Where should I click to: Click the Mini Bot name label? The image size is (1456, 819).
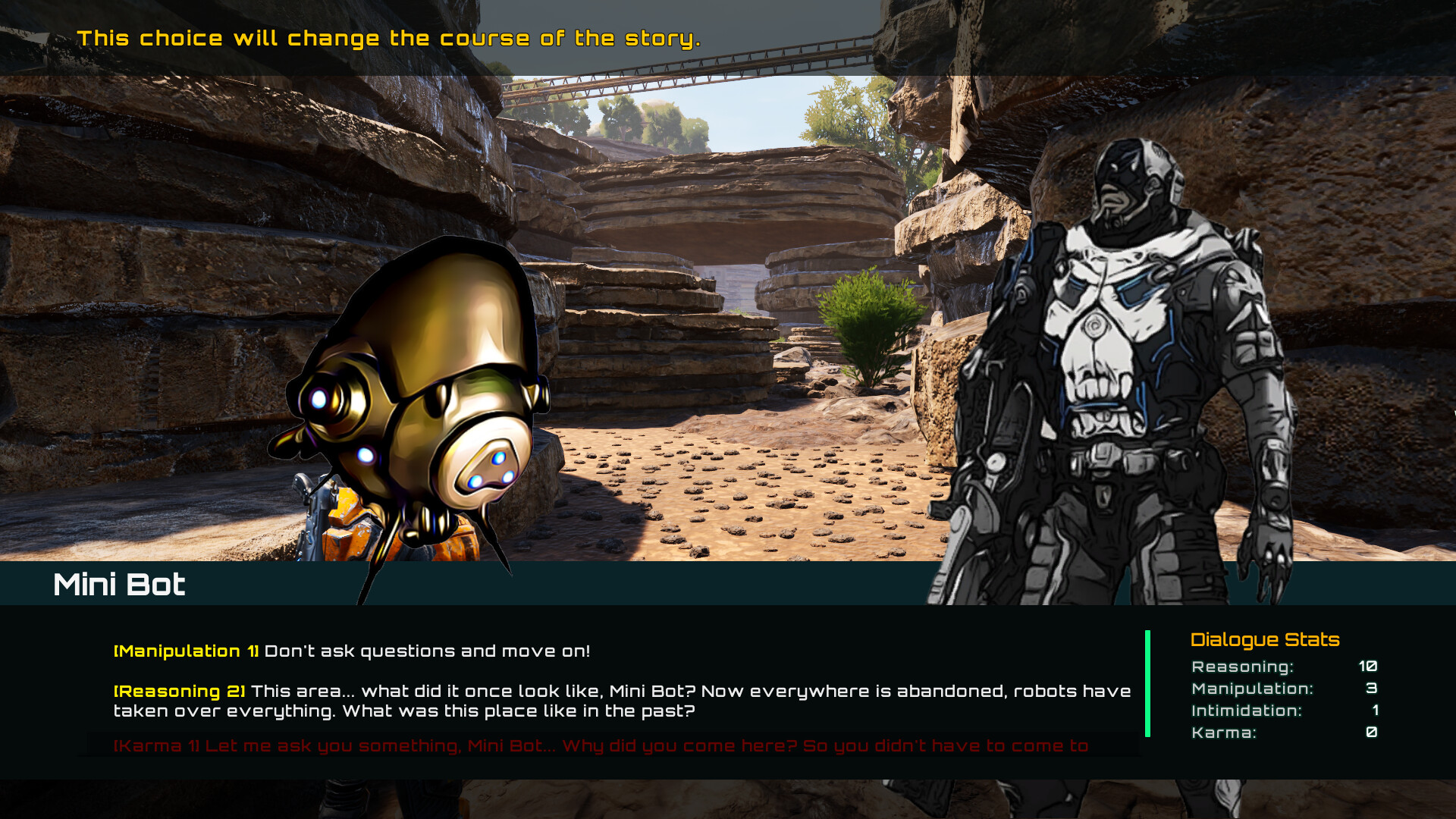tap(119, 584)
